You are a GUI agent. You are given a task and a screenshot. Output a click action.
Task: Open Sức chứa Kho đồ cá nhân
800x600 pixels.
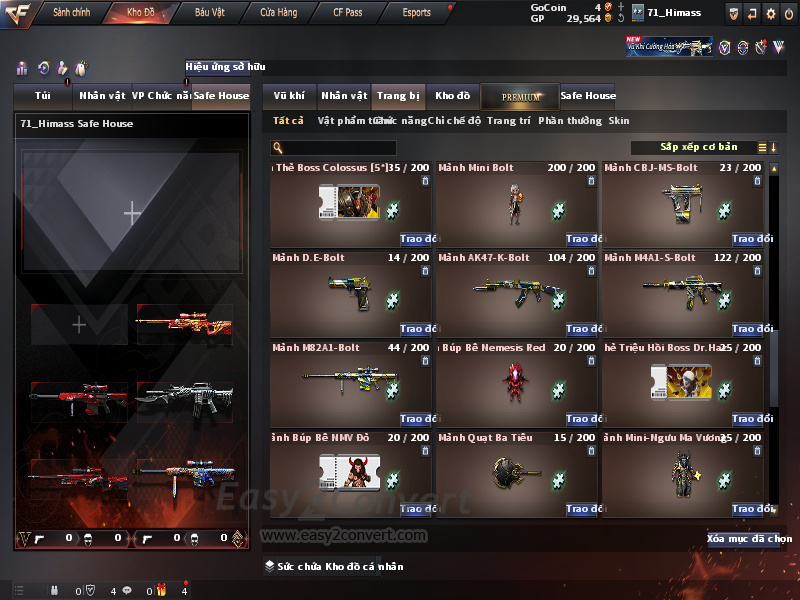click(335, 567)
